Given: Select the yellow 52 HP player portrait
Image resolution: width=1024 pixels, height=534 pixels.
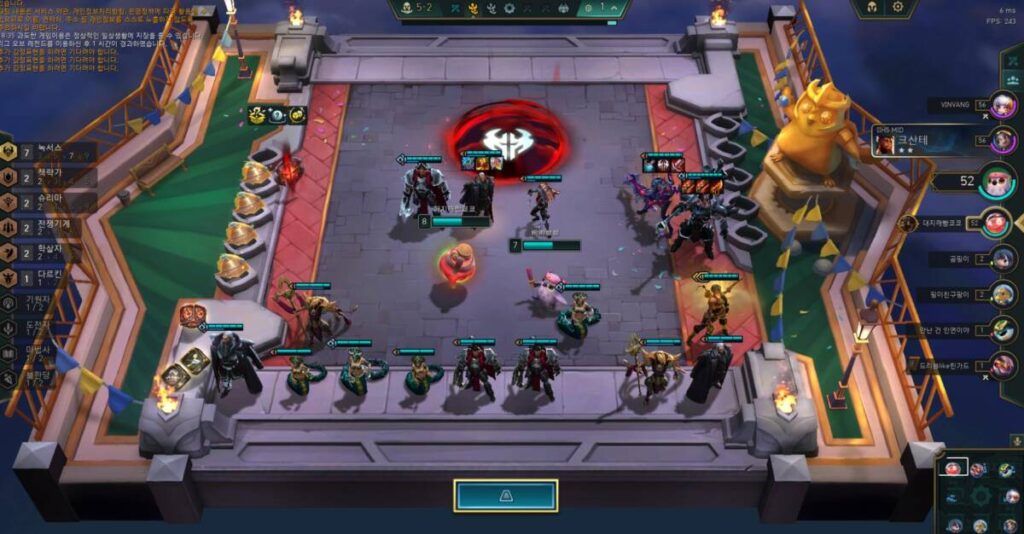Looking at the screenshot, I should [992, 182].
